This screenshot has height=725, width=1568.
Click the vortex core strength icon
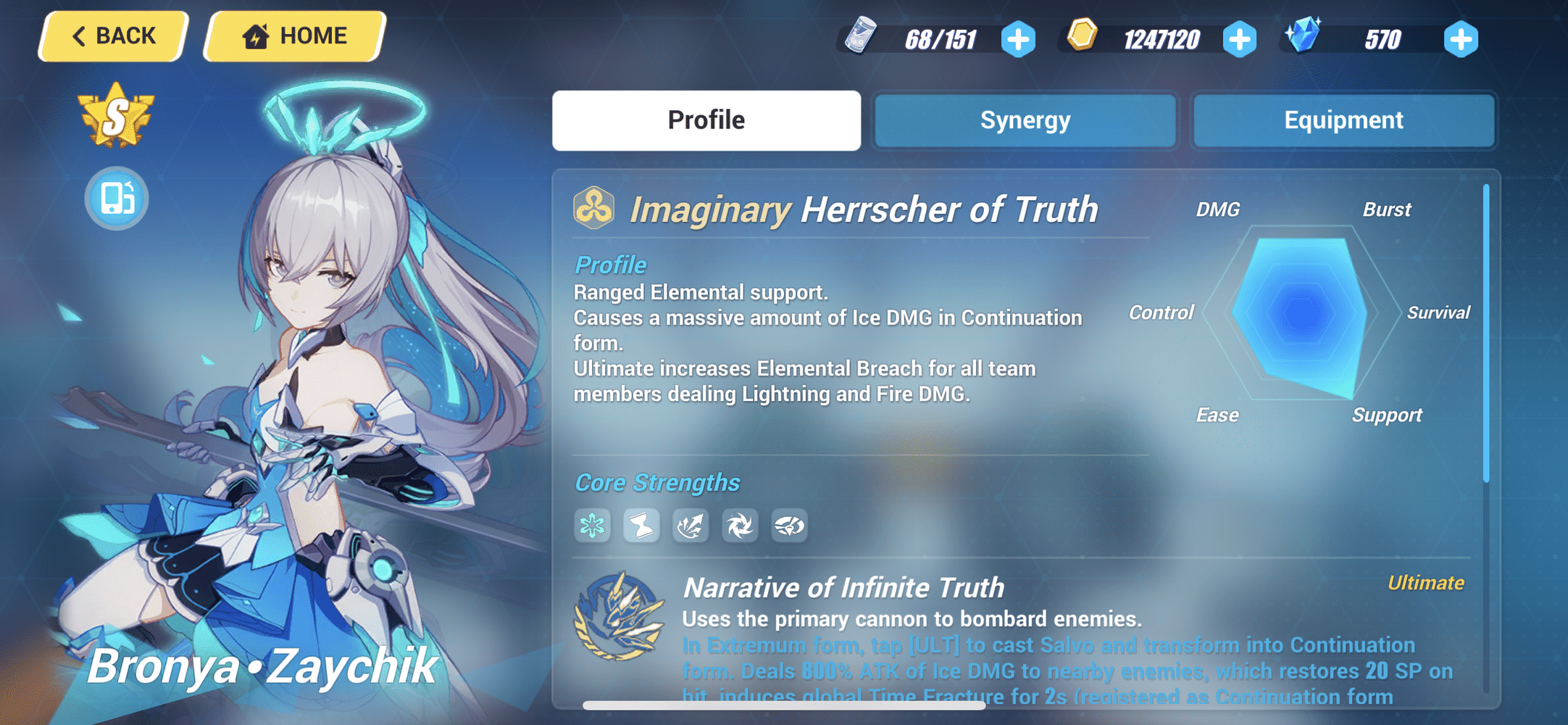(741, 526)
